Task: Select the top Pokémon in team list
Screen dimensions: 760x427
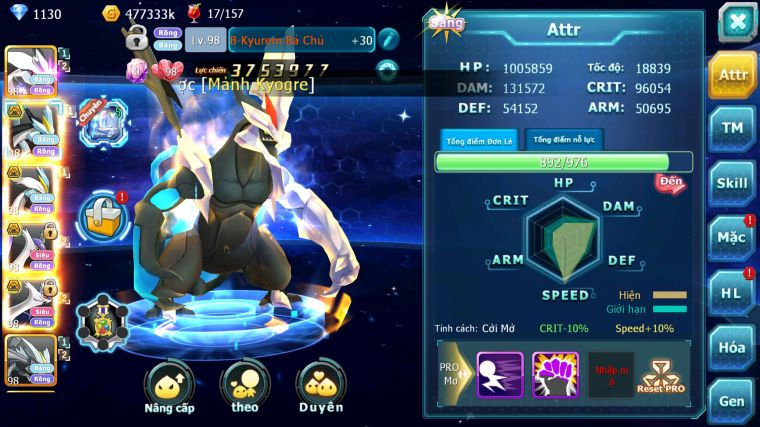Action: tap(30, 70)
